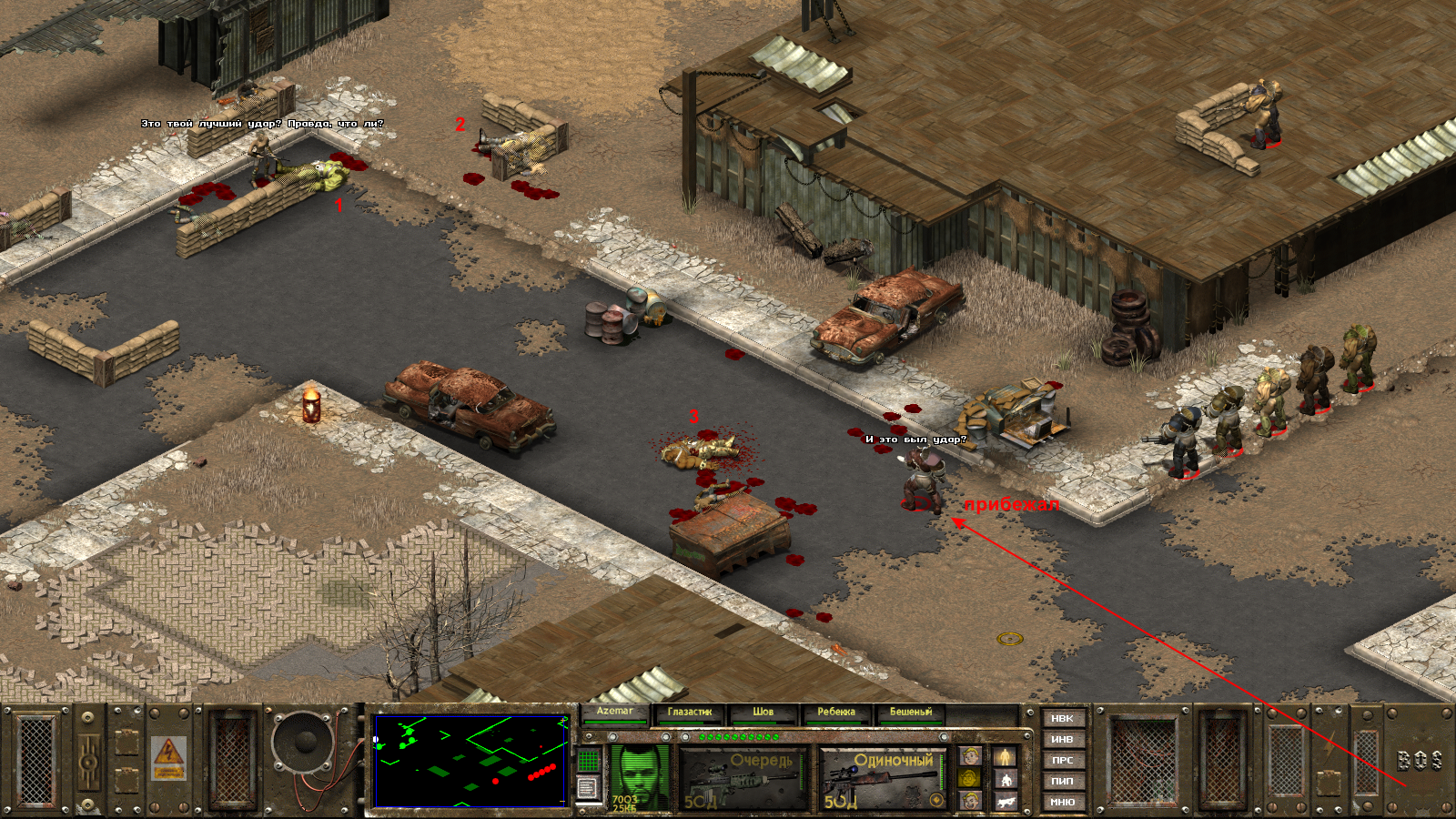Select squad member Глазастик tab
Screen dimensions: 1456x819
point(689,713)
